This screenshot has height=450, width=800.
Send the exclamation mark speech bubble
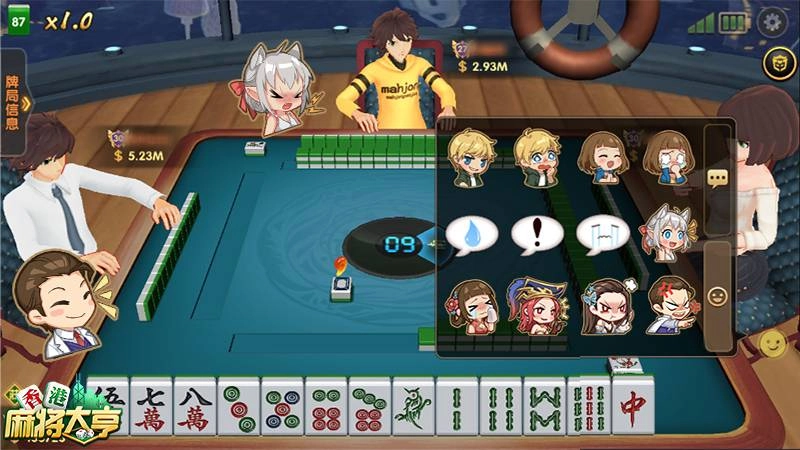pos(538,234)
